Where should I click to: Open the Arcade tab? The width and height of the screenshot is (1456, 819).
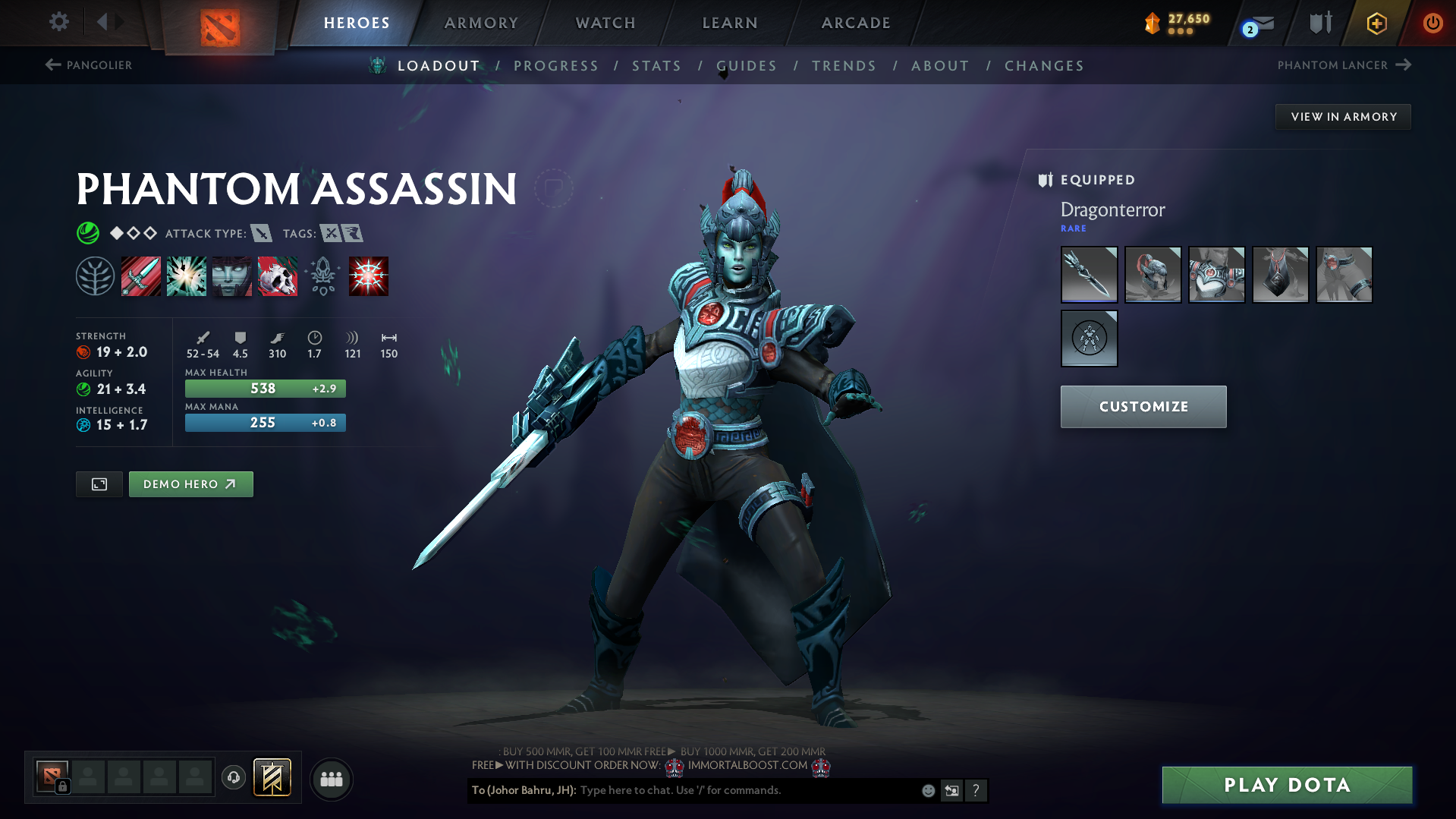point(856,23)
